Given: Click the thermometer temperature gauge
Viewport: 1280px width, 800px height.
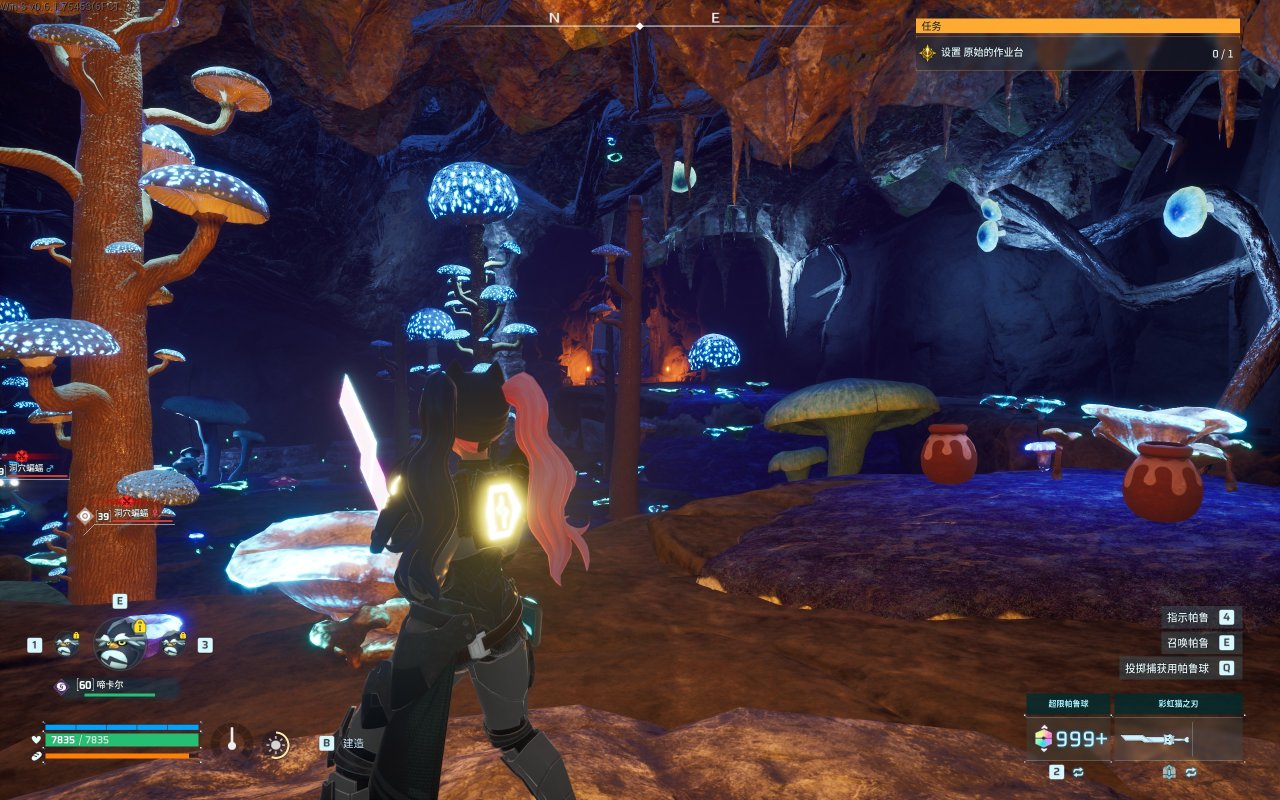Looking at the screenshot, I should pos(232,741).
